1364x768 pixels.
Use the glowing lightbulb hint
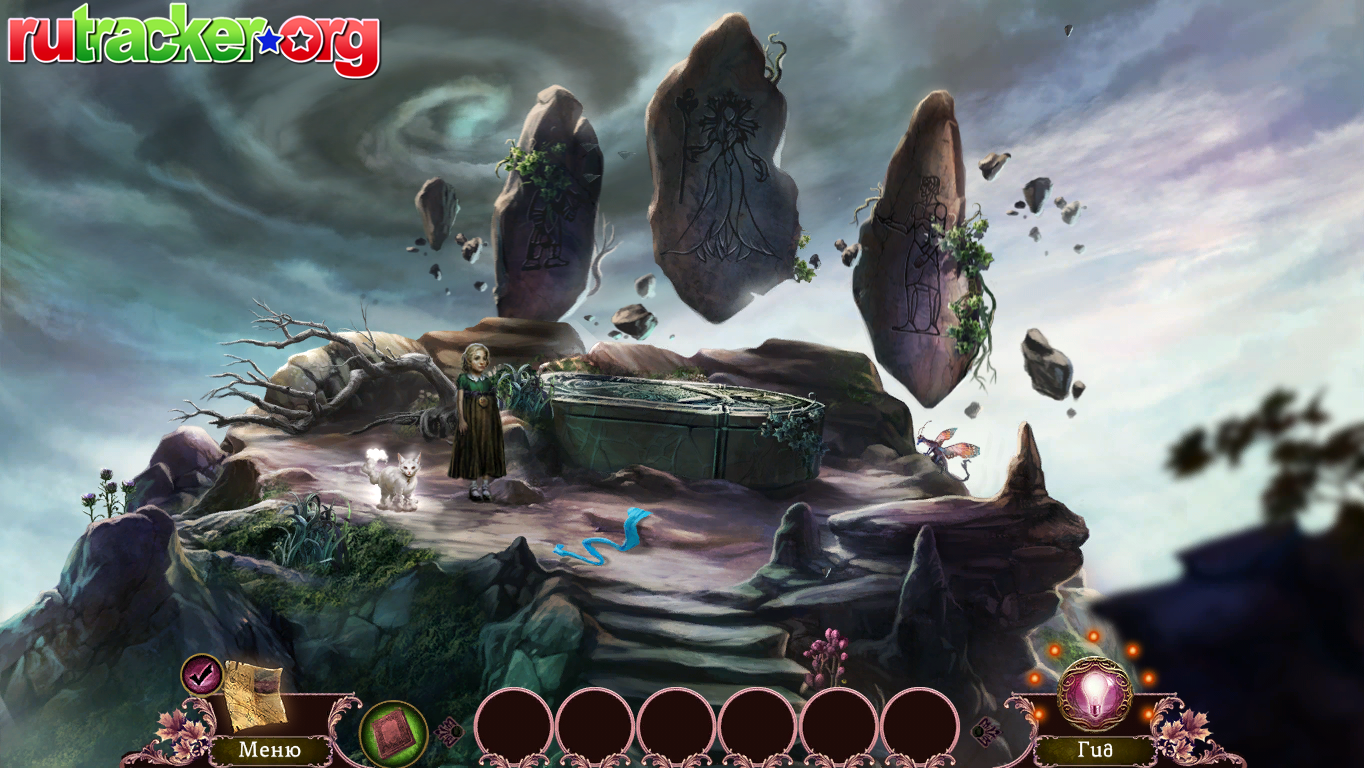[1095, 693]
